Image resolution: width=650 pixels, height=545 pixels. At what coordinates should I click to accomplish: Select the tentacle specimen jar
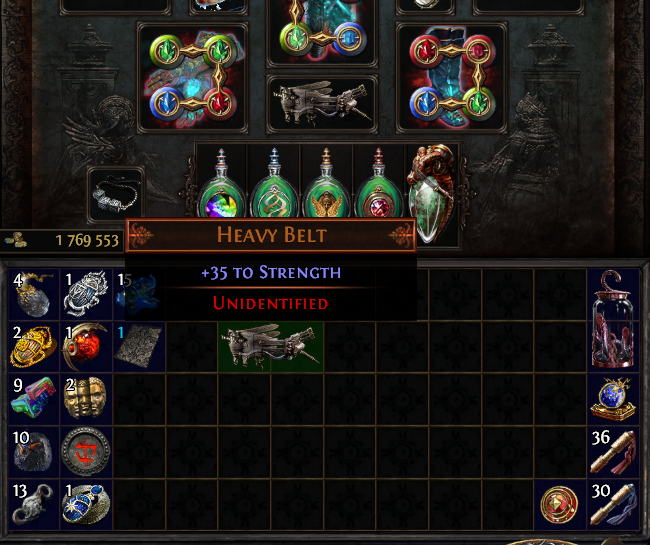pyautogui.click(x=612, y=320)
